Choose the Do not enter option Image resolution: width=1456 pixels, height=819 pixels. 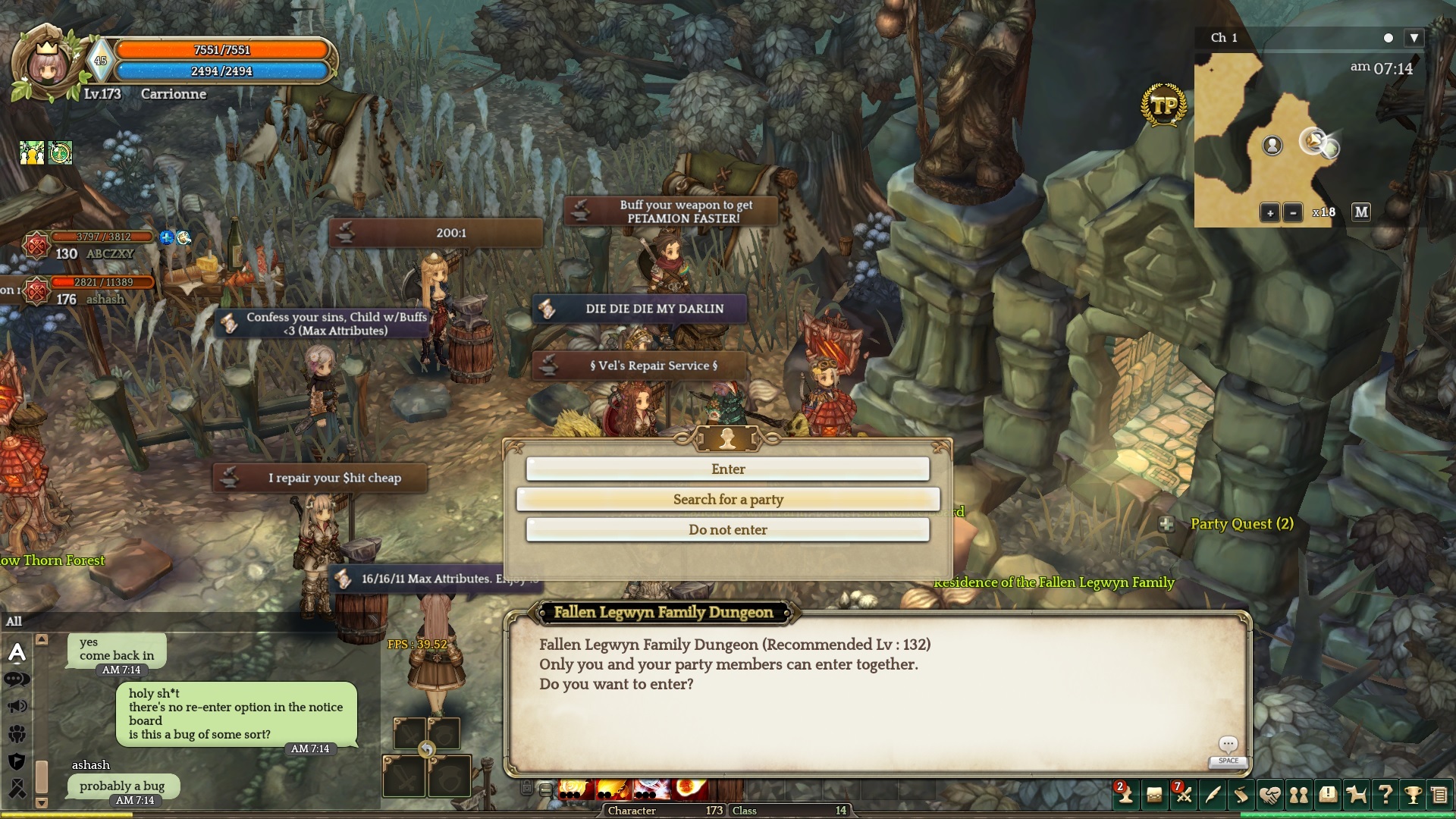pos(727,530)
